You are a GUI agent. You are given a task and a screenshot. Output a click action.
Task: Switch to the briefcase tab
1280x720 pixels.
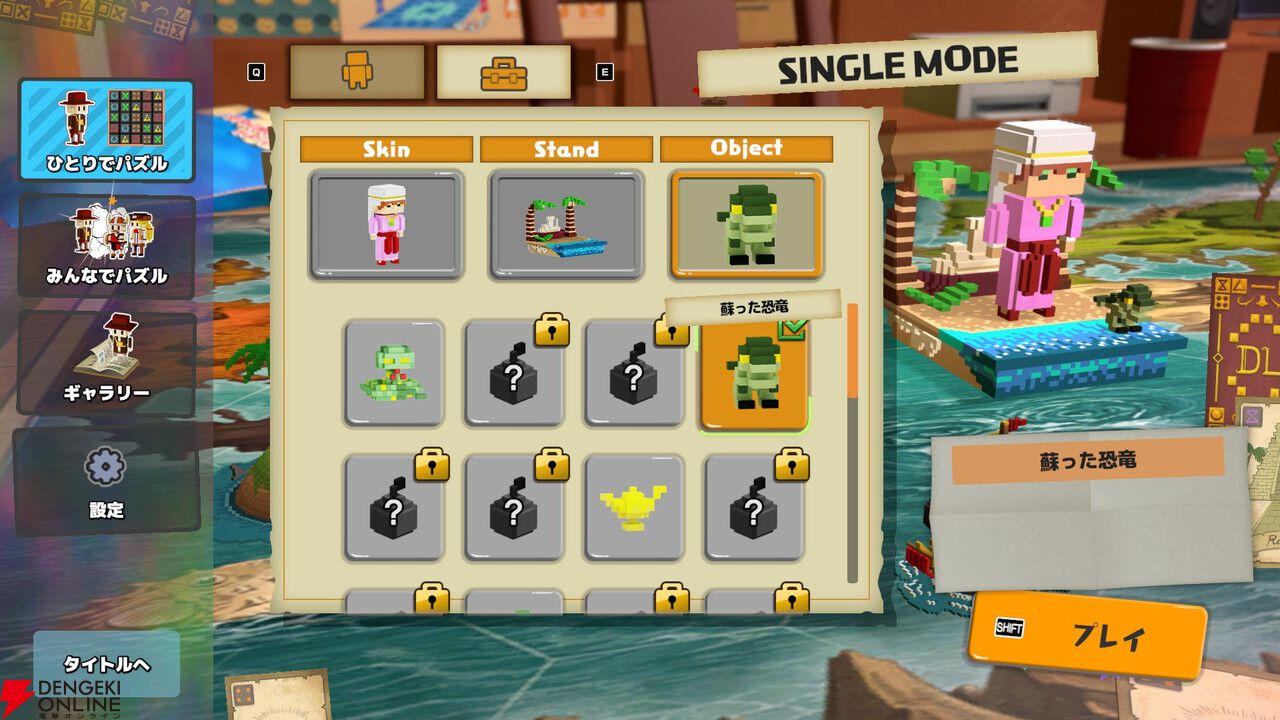point(503,72)
